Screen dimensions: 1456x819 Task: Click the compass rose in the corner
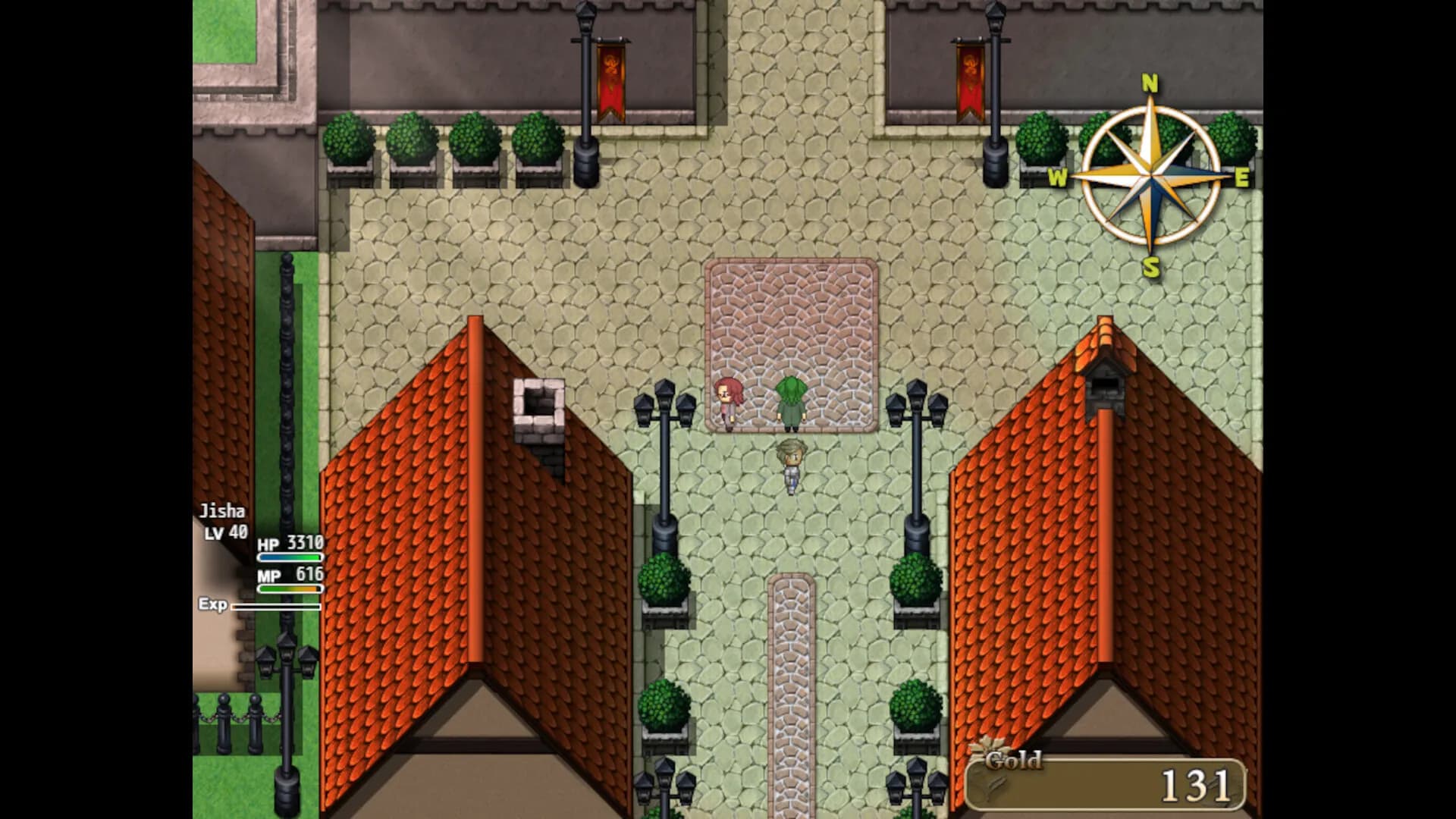[1151, 175]
